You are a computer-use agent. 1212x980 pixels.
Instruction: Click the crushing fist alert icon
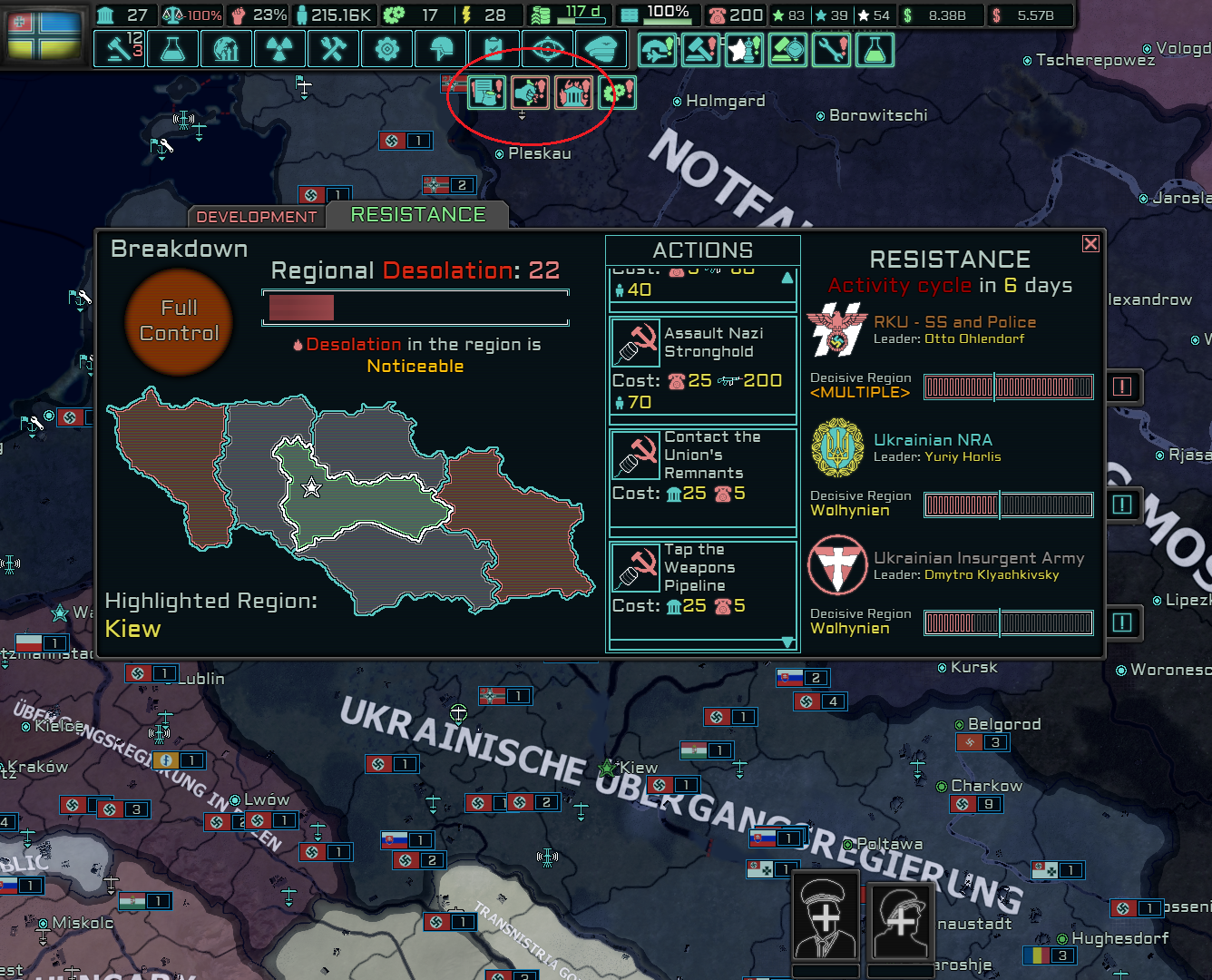click(530, 91)
